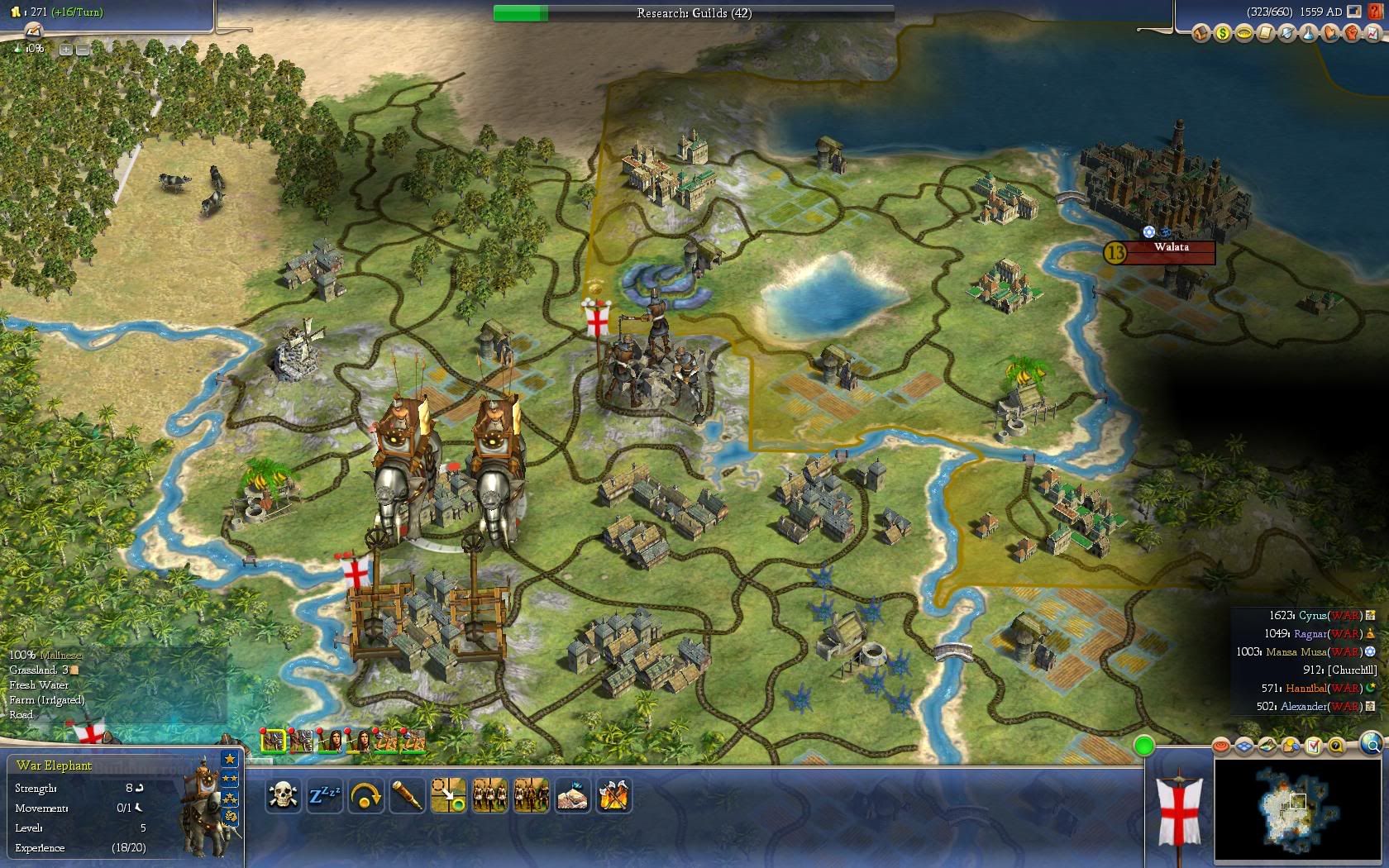Open the domestic advisor house icon
Image resolution: width=1389 pixels, height=868 pixels.
[1200, 34]
